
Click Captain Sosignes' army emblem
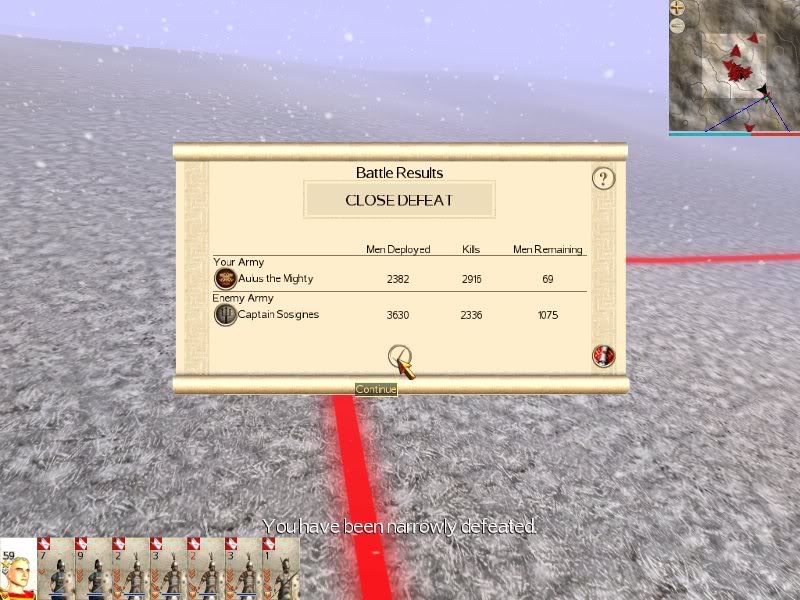225,315
